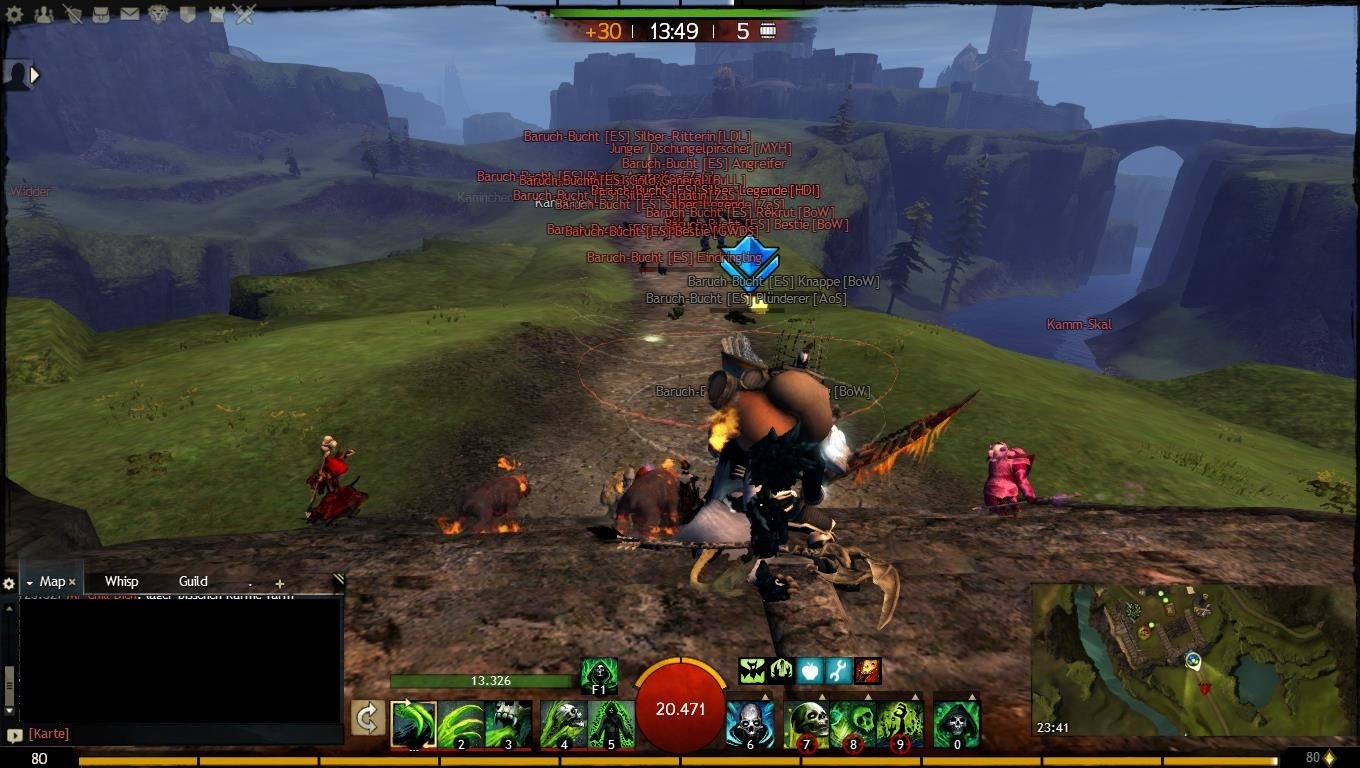Open the World vs World castle panel
Viewport: 1360px width, 768px height.
(217, 14)
